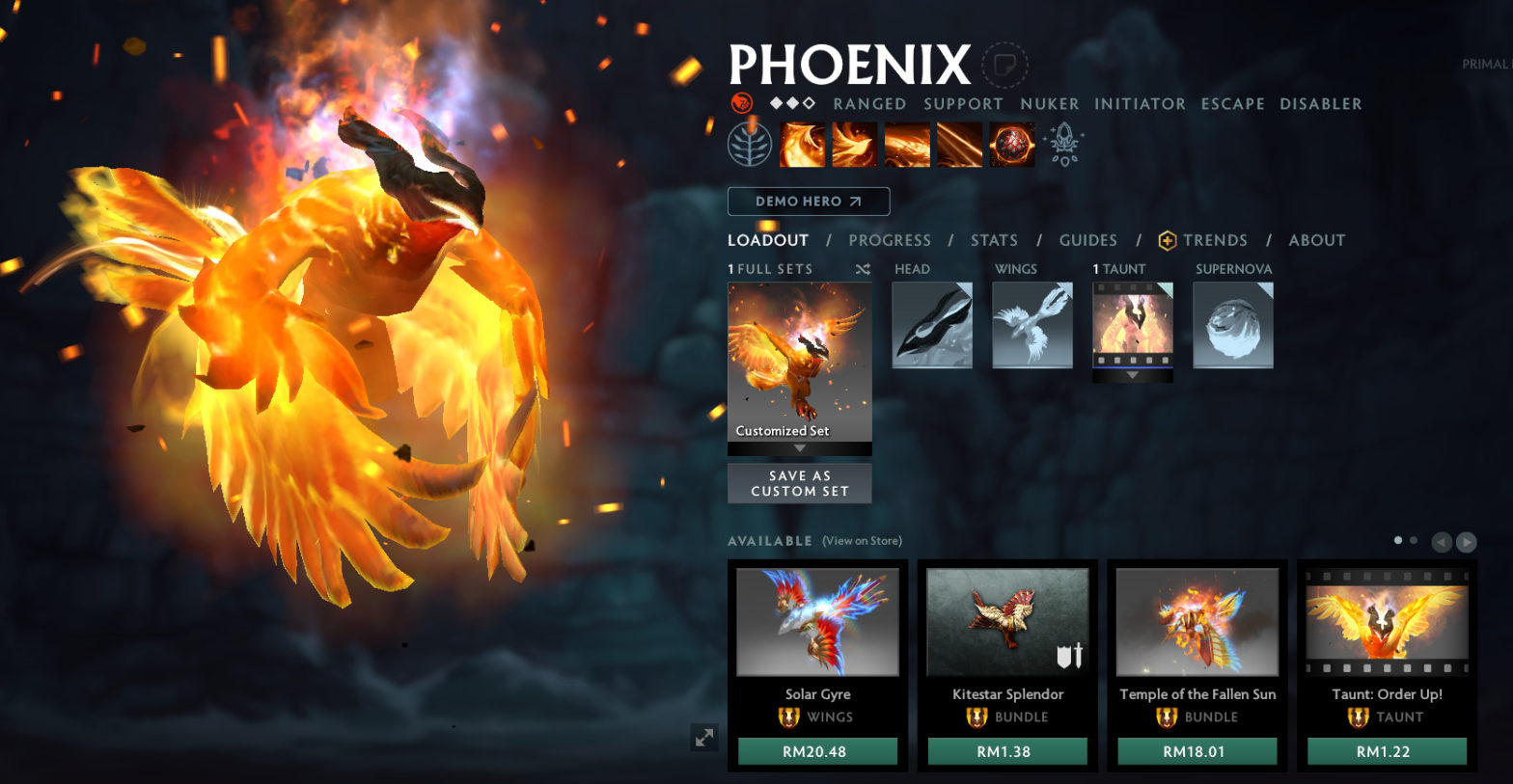This screenshot has height=784, width=1513.
Task: Select the Supernova ability icon
Action: point(1011,145)
